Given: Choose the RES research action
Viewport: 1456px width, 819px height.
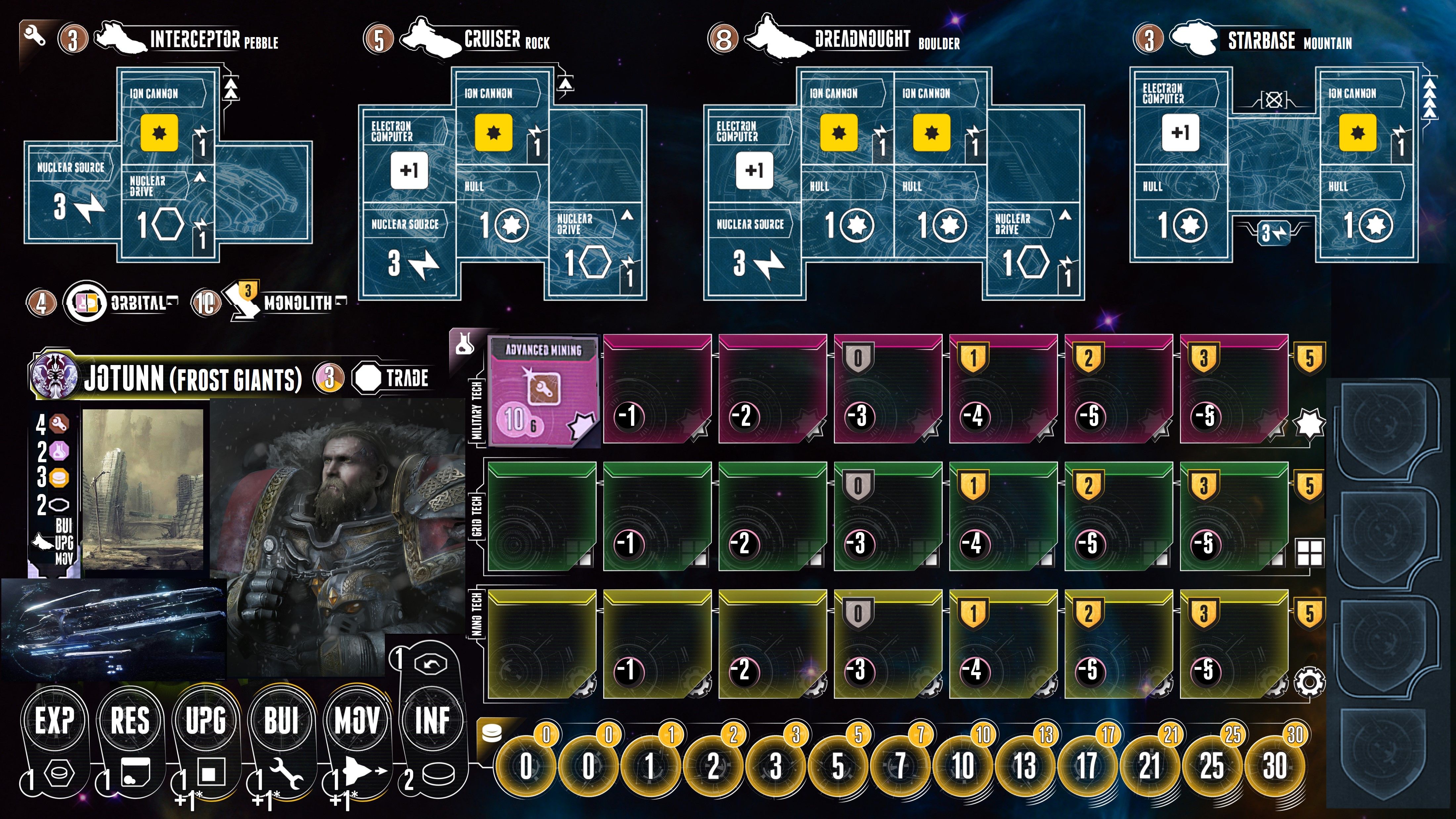Looking at the screenshot, I should tap(130, 721).
